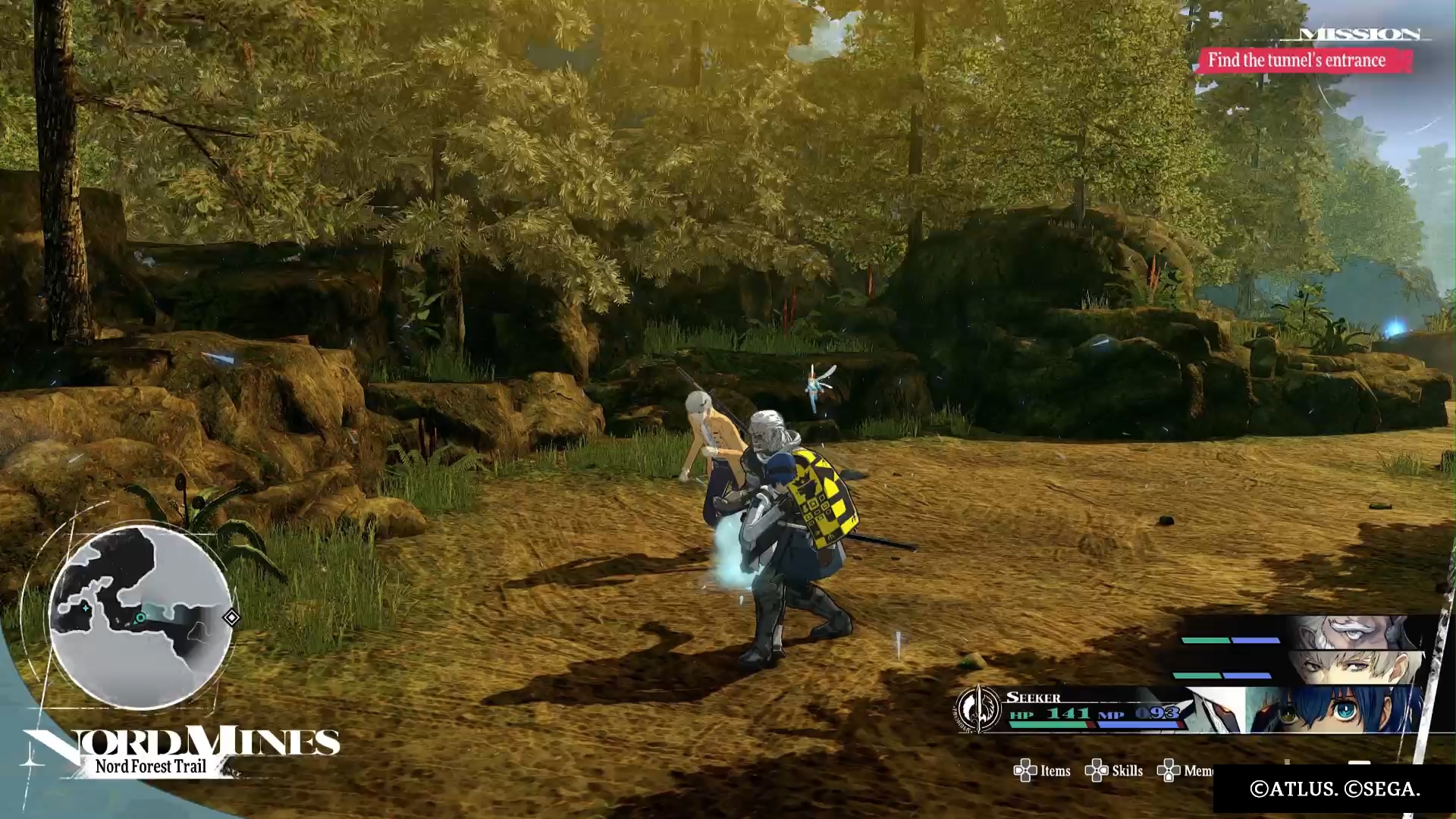This screenshot has width=1456, height=819.
Task: Select the blue-haired protagonist portrait
Action: pos(1335,711)
